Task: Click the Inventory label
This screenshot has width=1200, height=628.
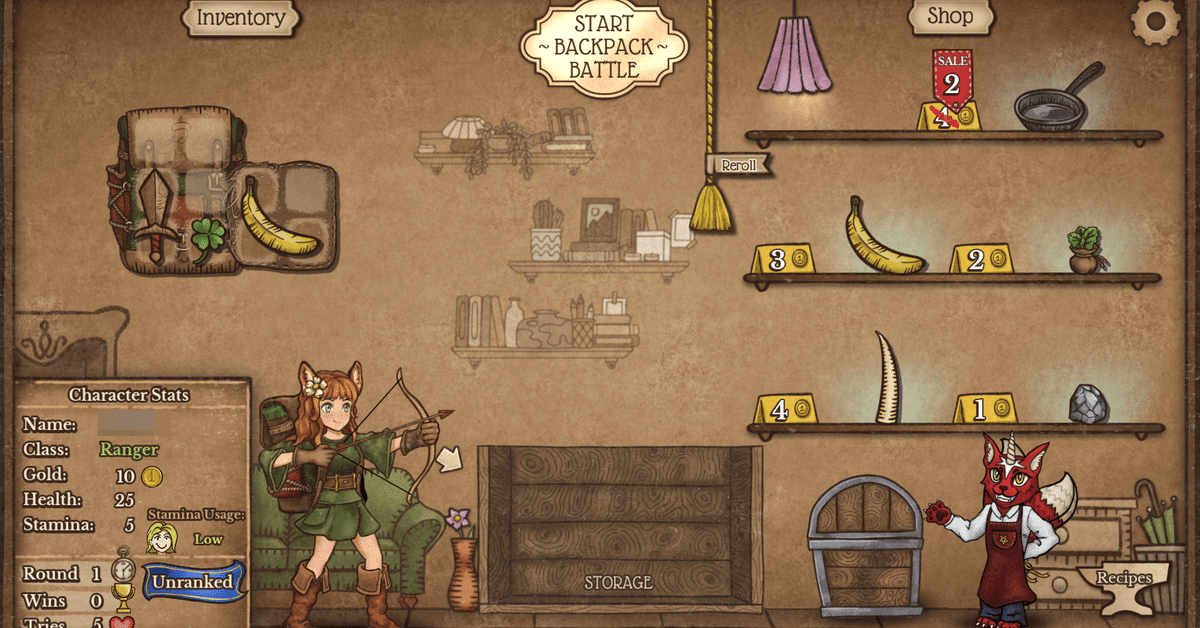Action: 240,17
